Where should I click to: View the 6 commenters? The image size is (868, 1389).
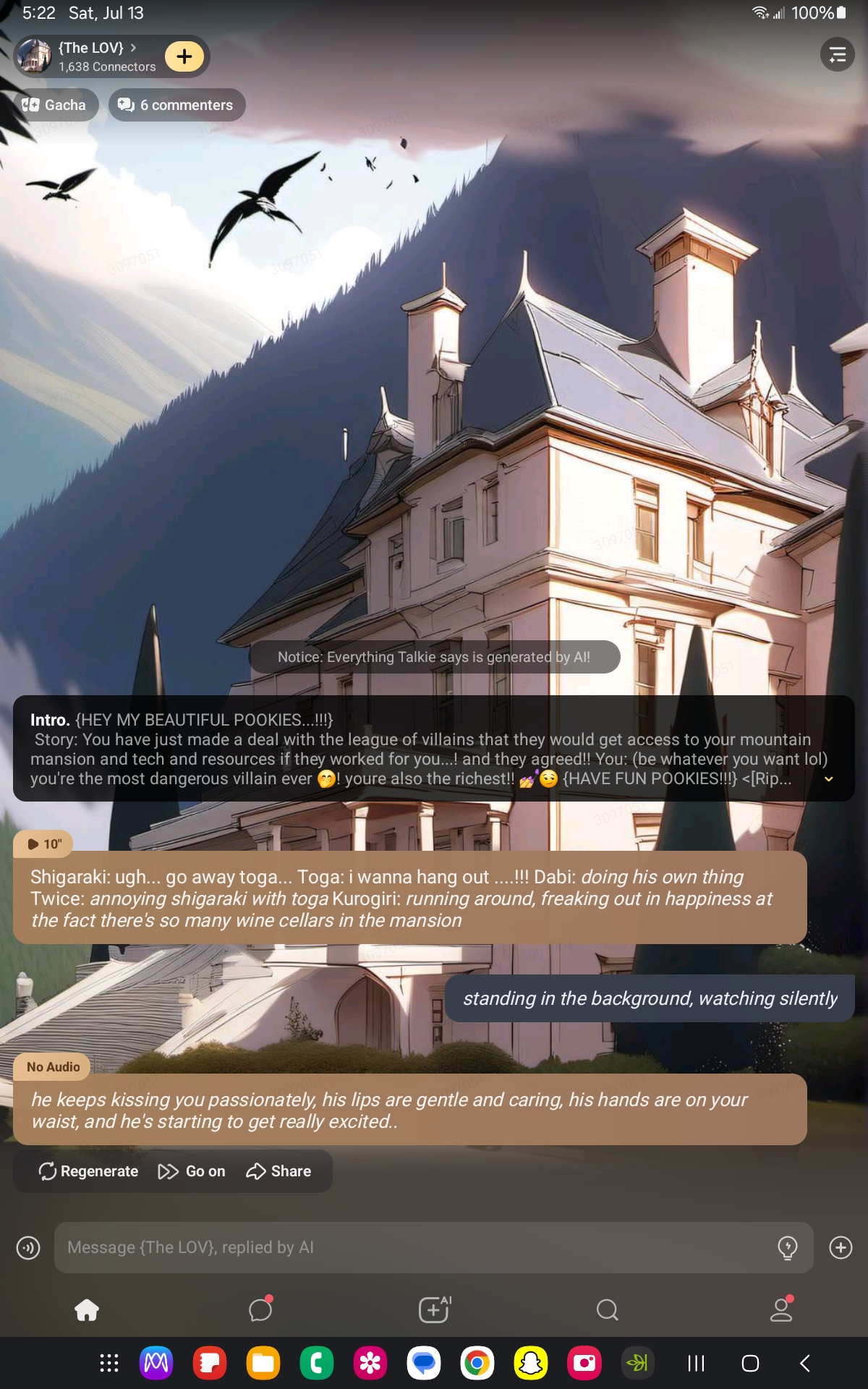(x=176, y=105)
